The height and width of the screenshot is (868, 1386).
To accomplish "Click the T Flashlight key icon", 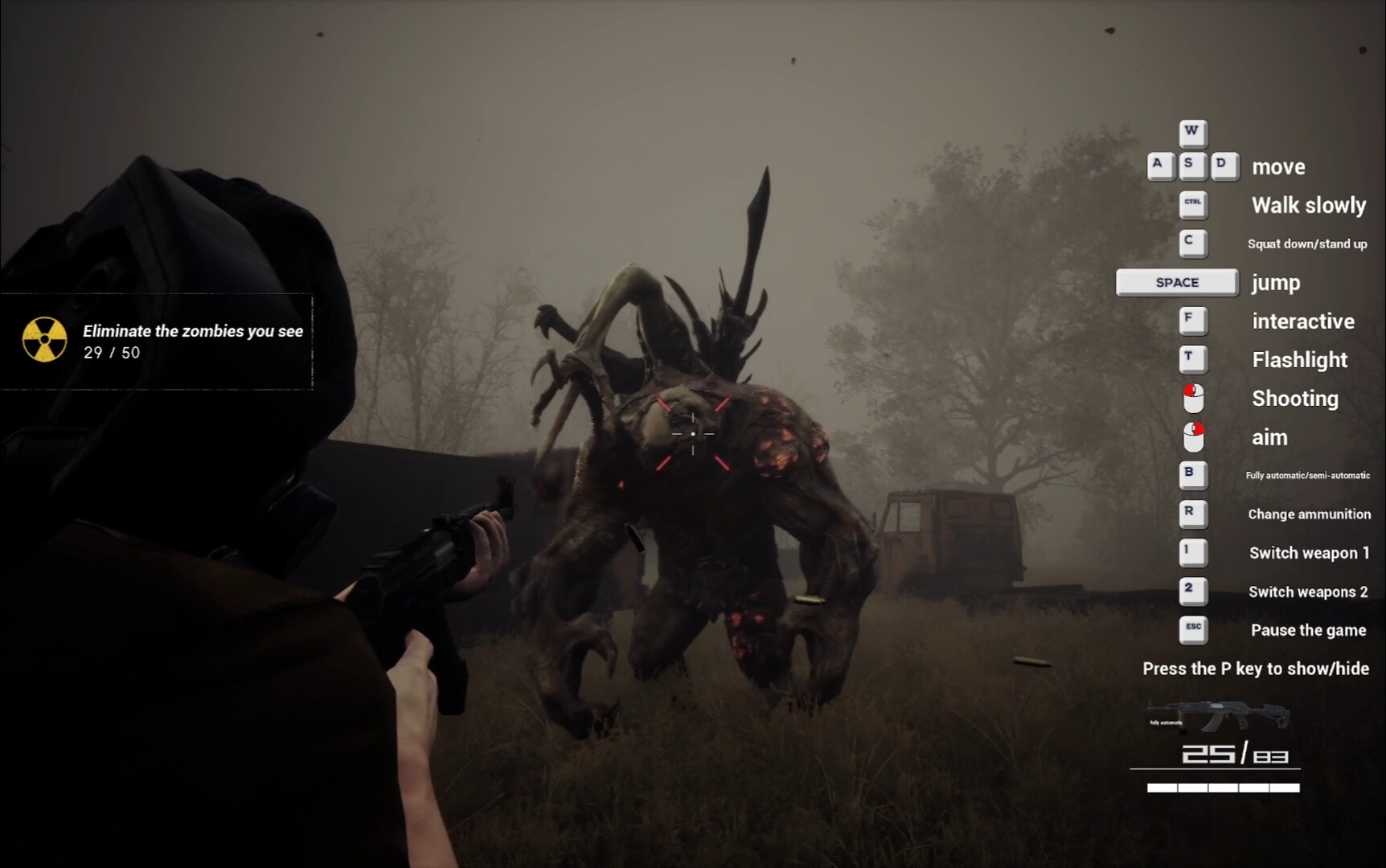I will click(x=1193, y=359).
